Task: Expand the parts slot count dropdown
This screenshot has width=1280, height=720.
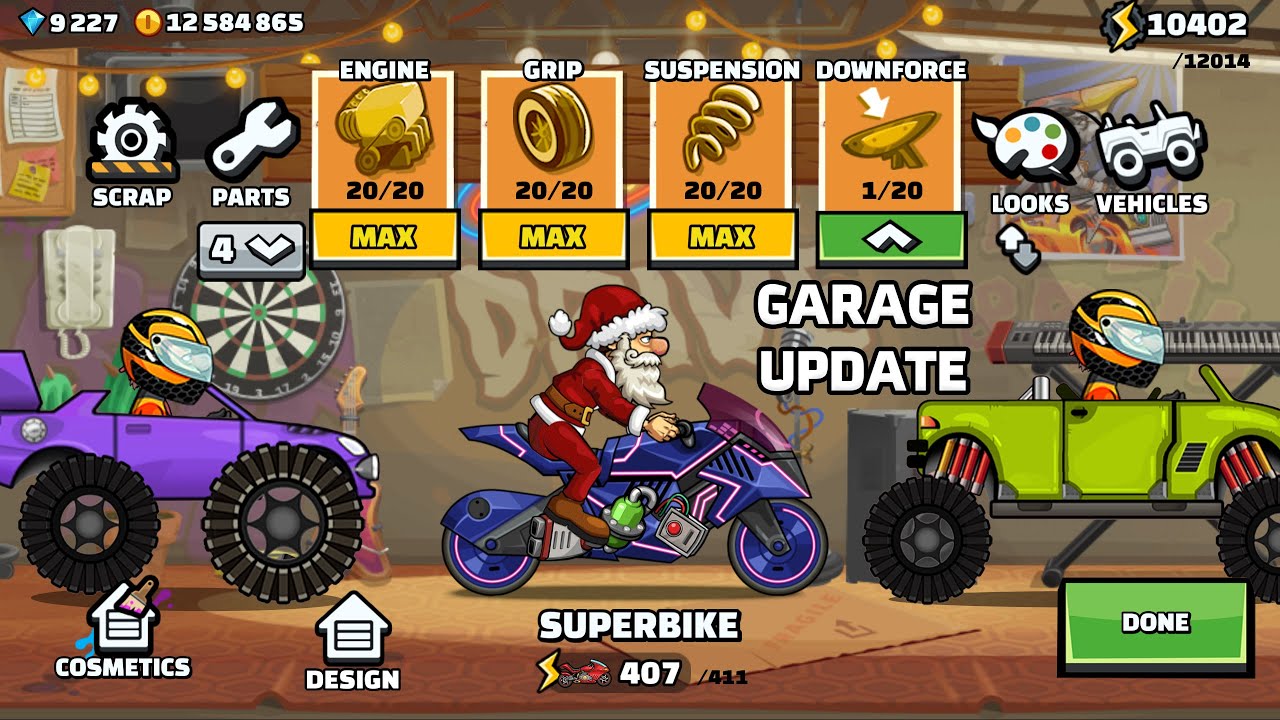Action: [251, 249]
